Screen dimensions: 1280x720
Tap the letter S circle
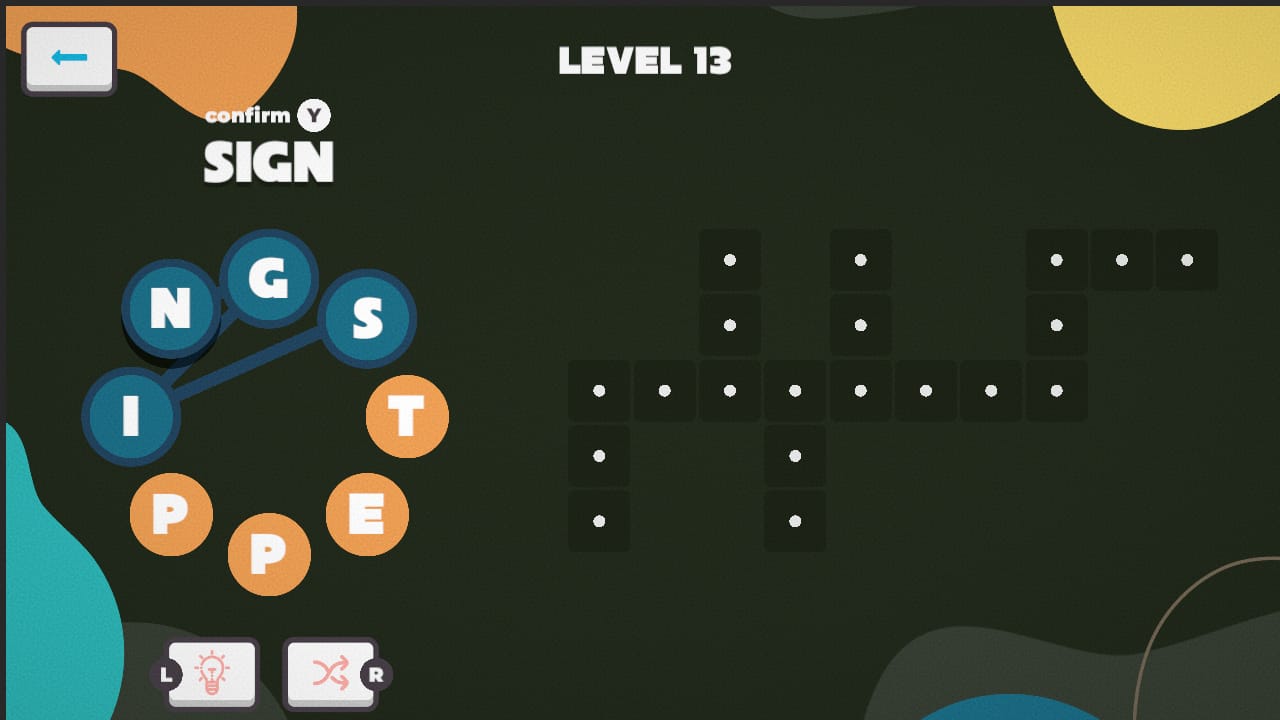coord(367,320)
